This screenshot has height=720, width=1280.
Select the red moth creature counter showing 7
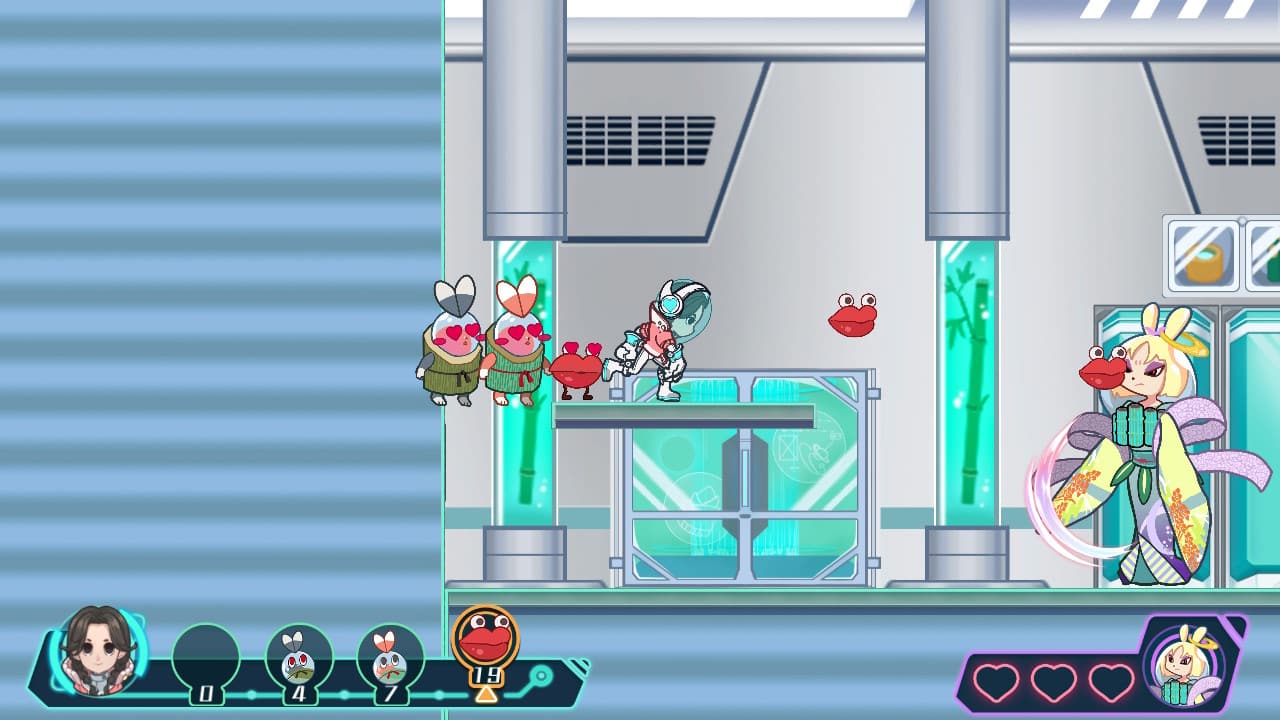[x=388, y=654]
